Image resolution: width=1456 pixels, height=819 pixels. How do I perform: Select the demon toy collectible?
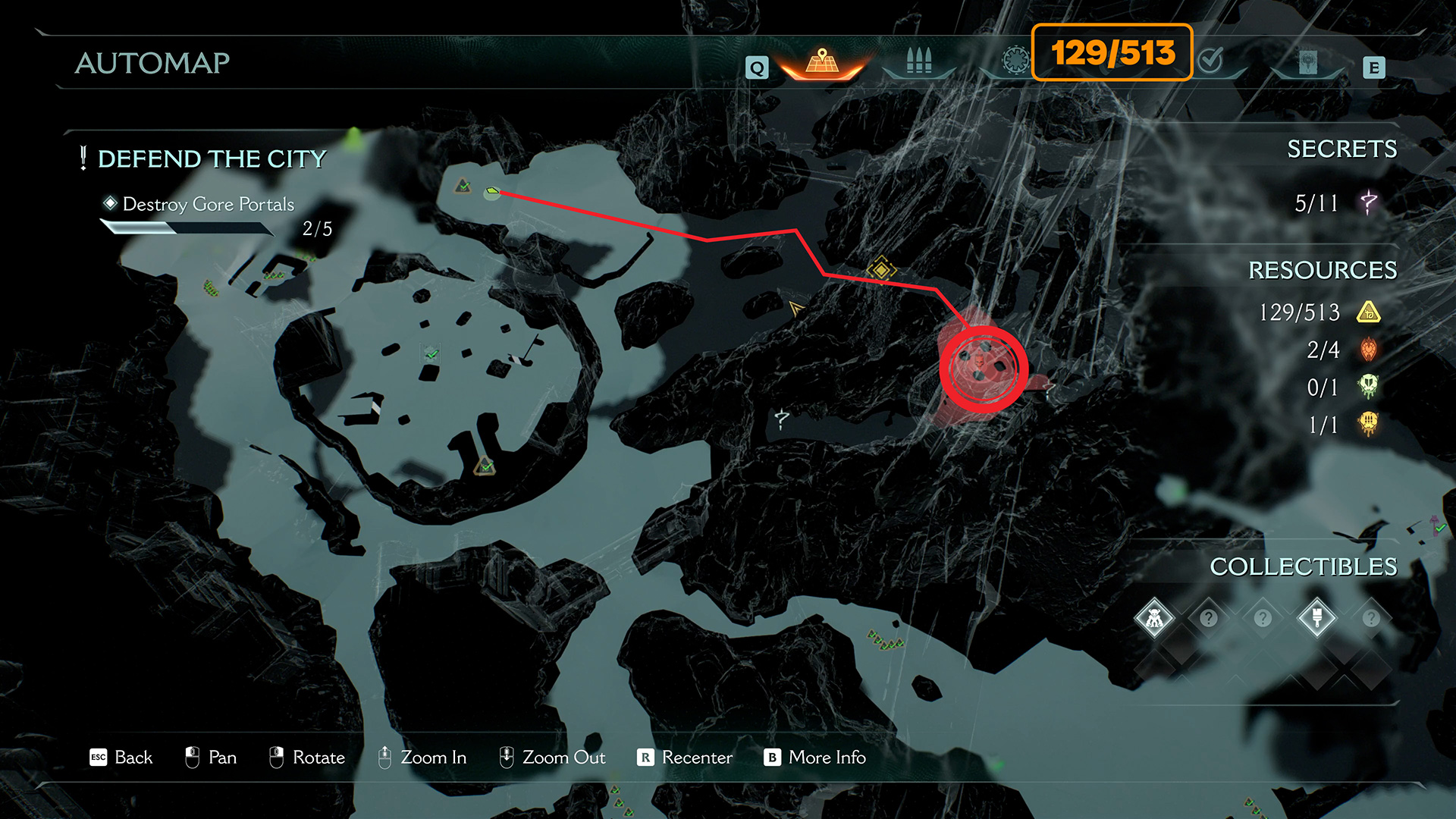(1154, 619)
